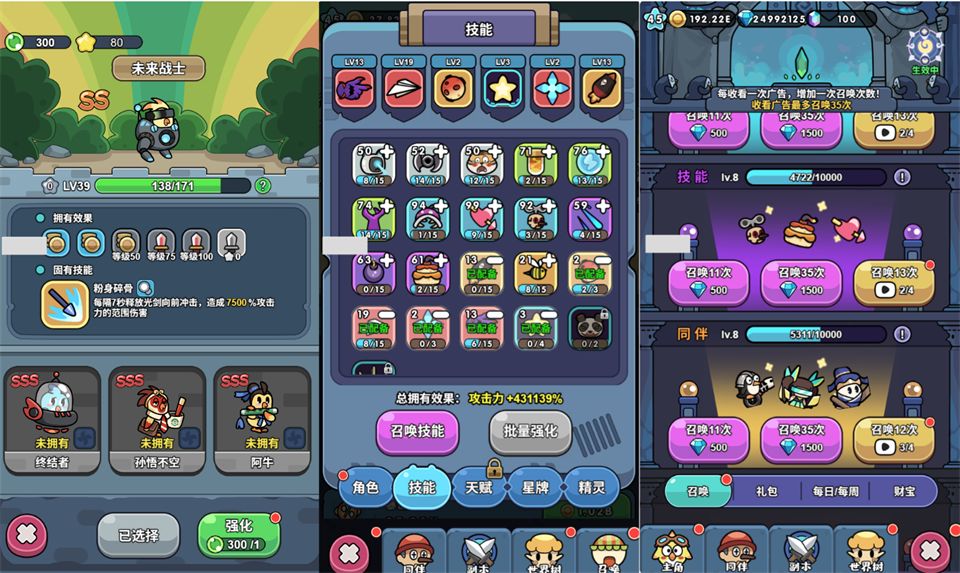Select the LV19 paper plane skill slot

coord(404,86)
